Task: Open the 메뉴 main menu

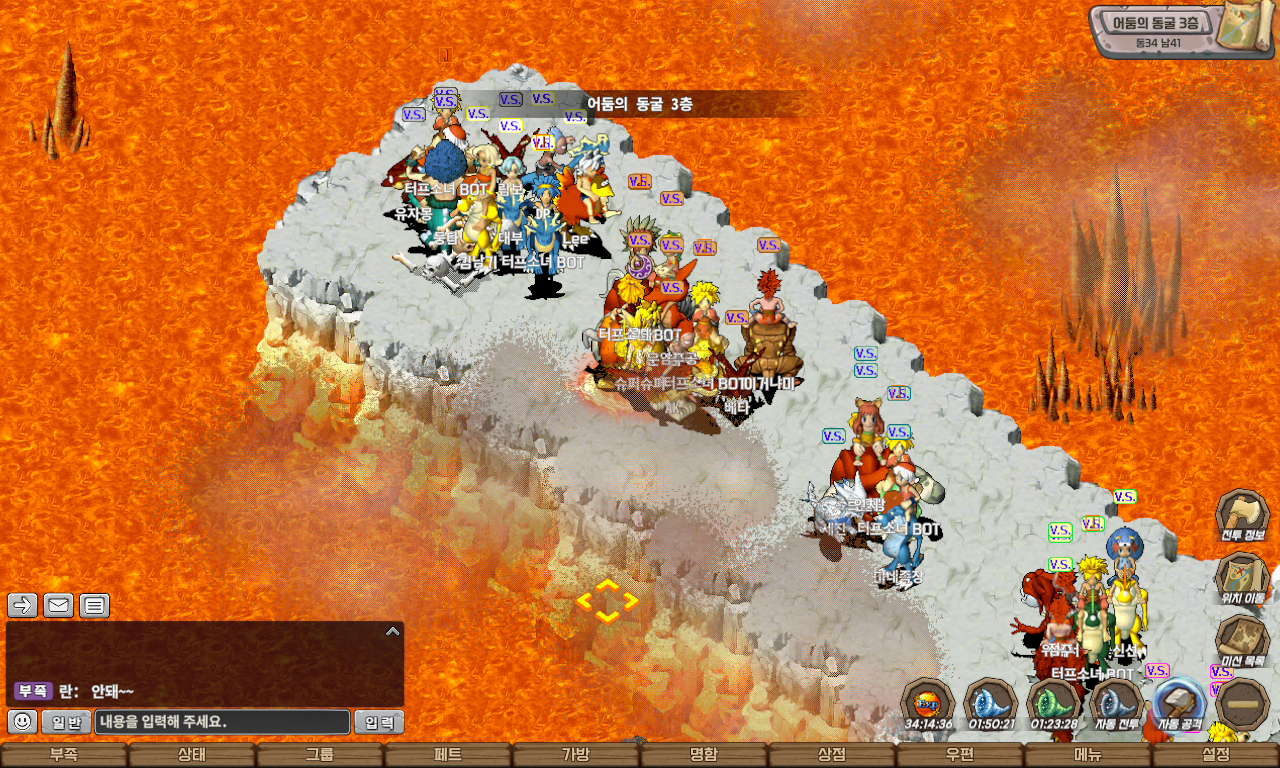Action: pyautogui.click(x=1088, y=755)
